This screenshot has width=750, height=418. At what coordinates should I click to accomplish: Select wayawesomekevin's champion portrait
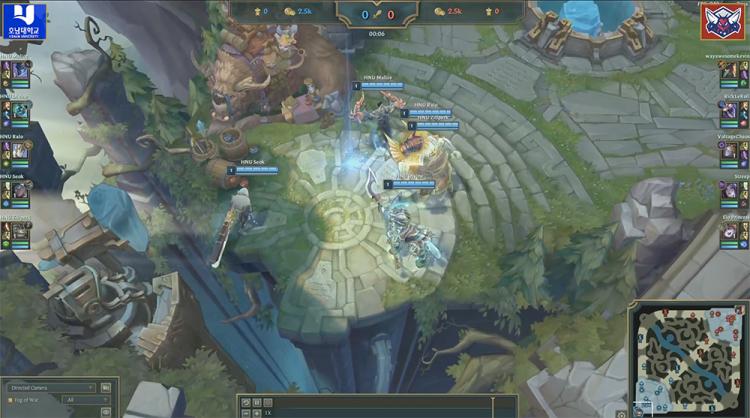click(731, 73)
